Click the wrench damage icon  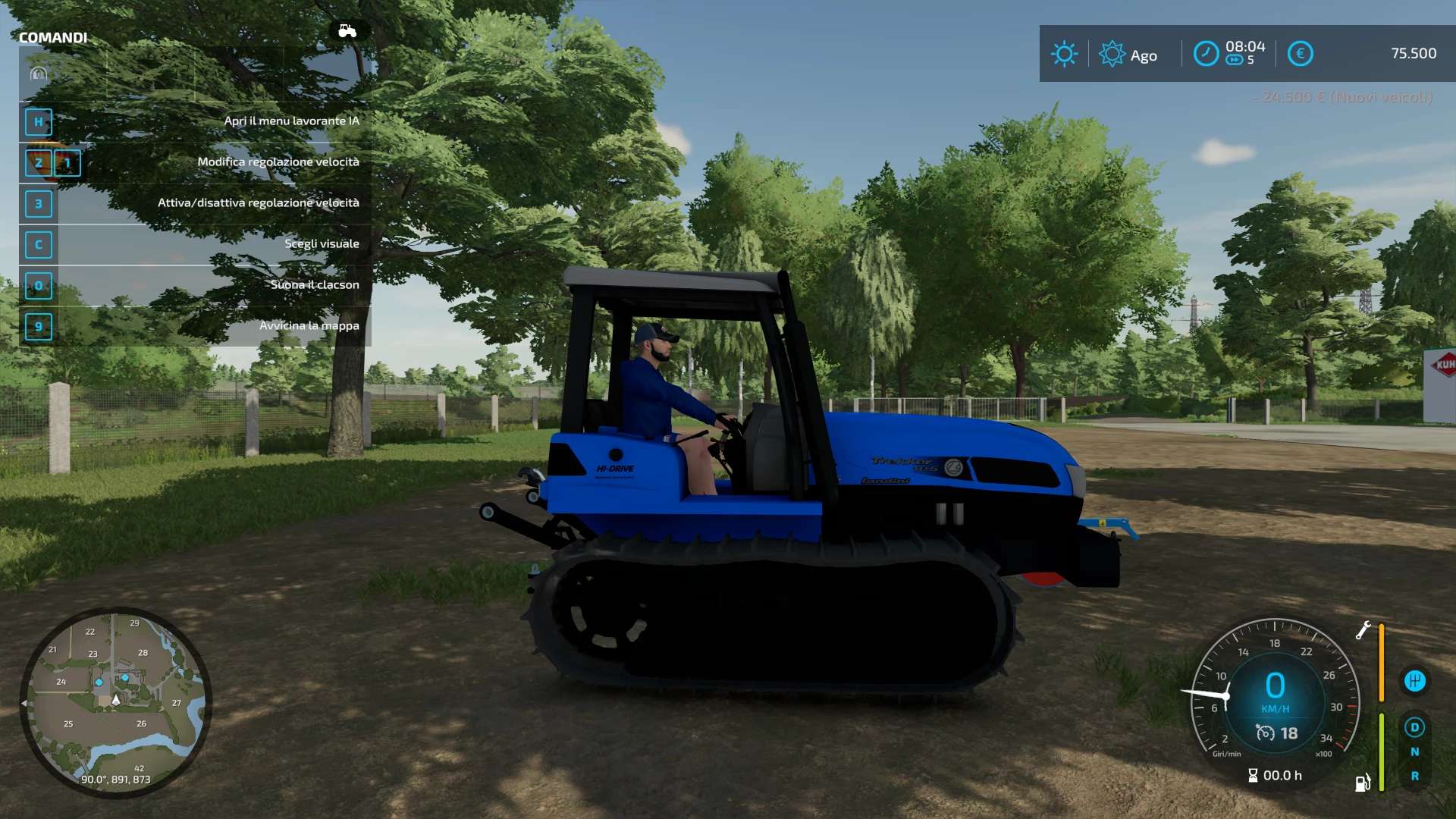1363,630
